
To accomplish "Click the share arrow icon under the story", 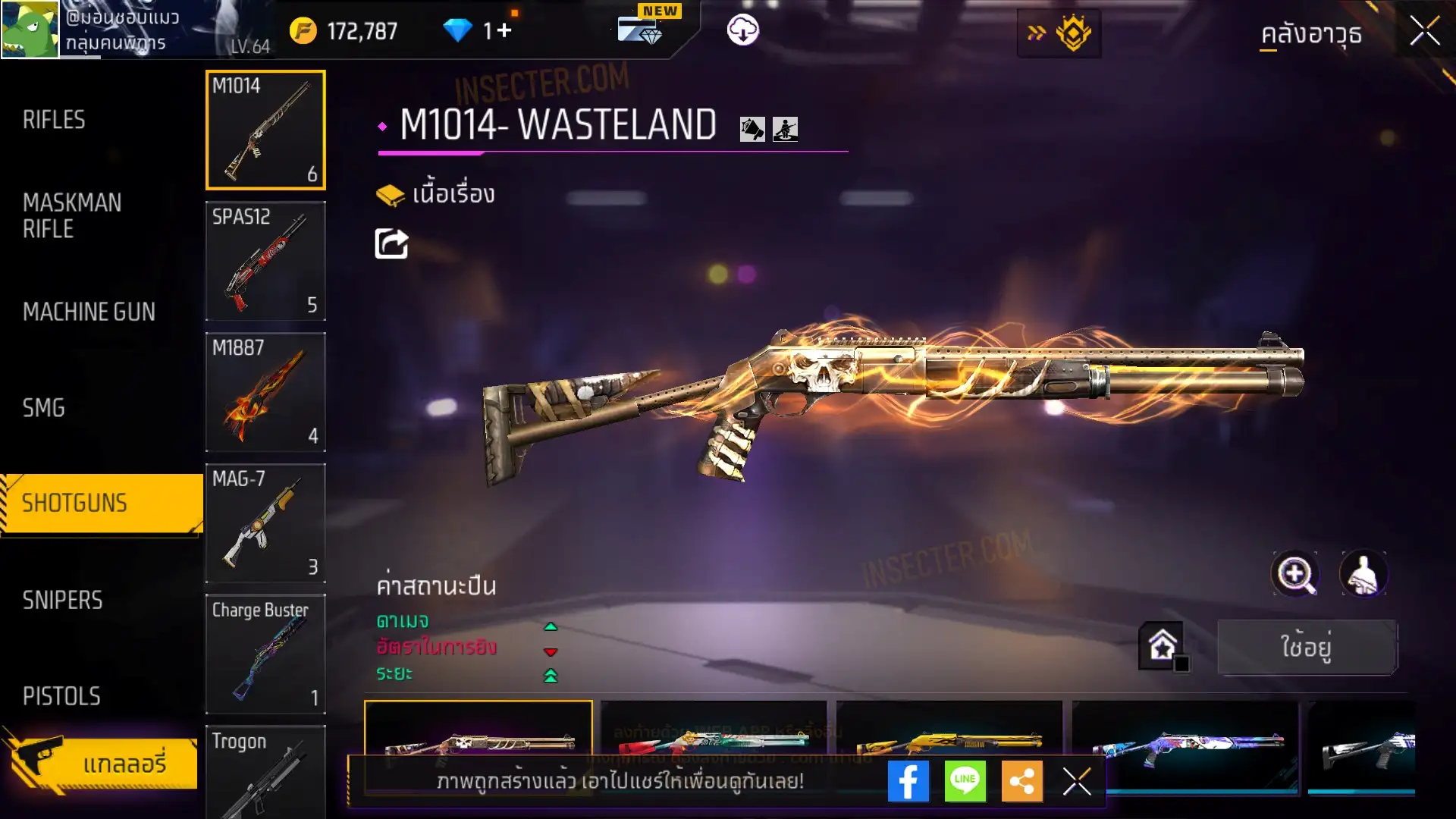I will [391, 243].
